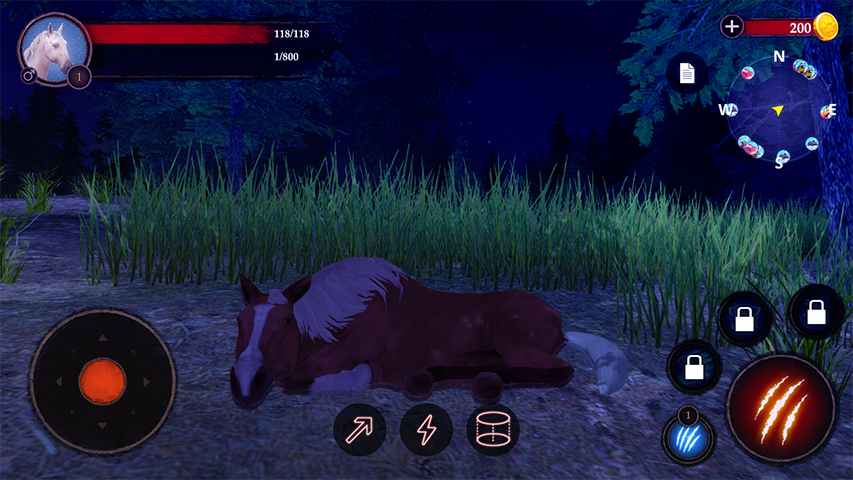Click the gold coin icon
Screen dimensions: 853x480
(x=826, y=27)
